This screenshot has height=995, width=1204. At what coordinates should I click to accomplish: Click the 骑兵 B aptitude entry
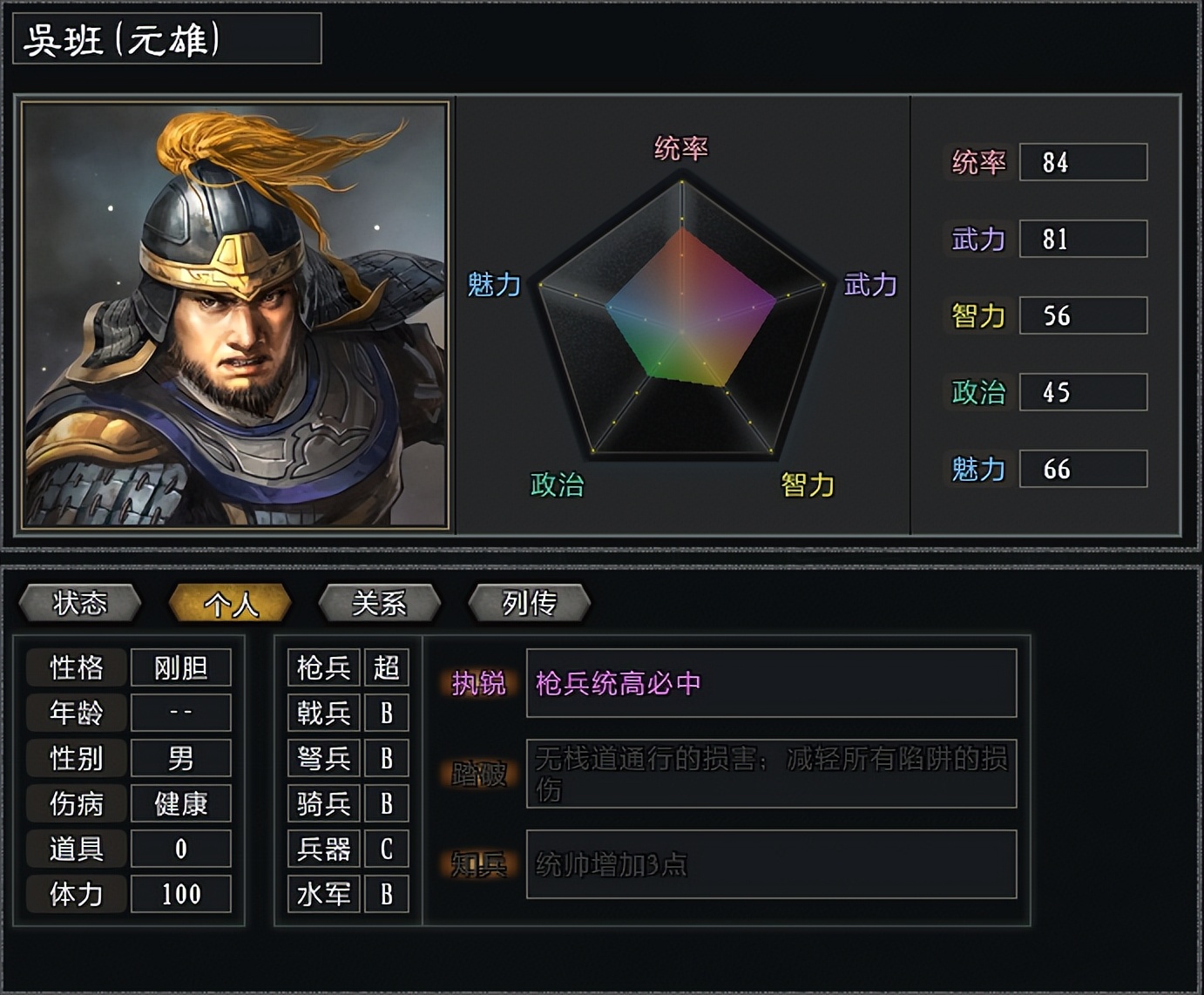point(348,804)
